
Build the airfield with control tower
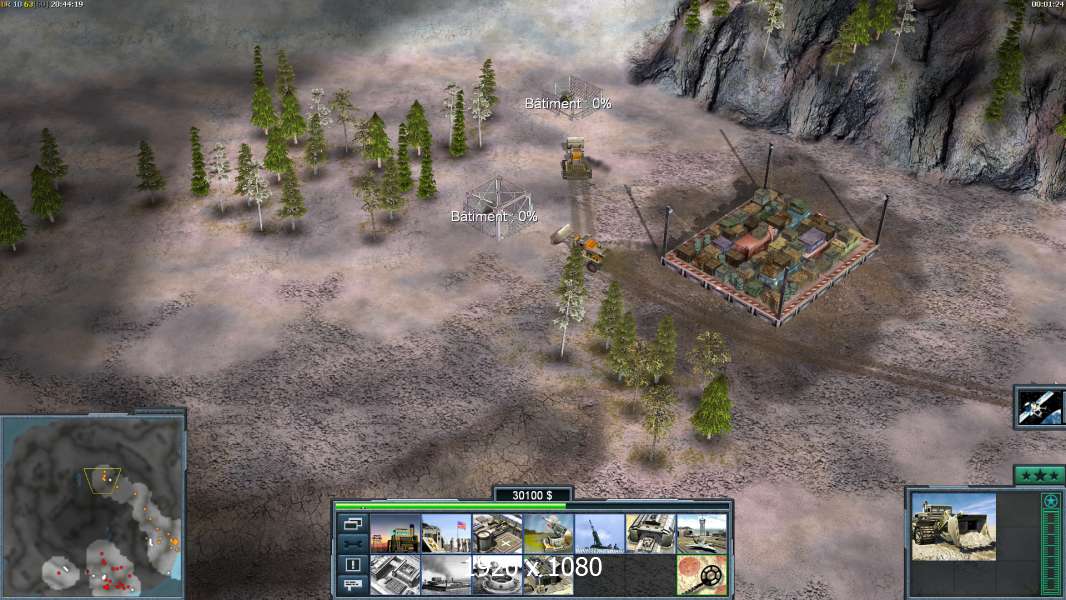701,533
